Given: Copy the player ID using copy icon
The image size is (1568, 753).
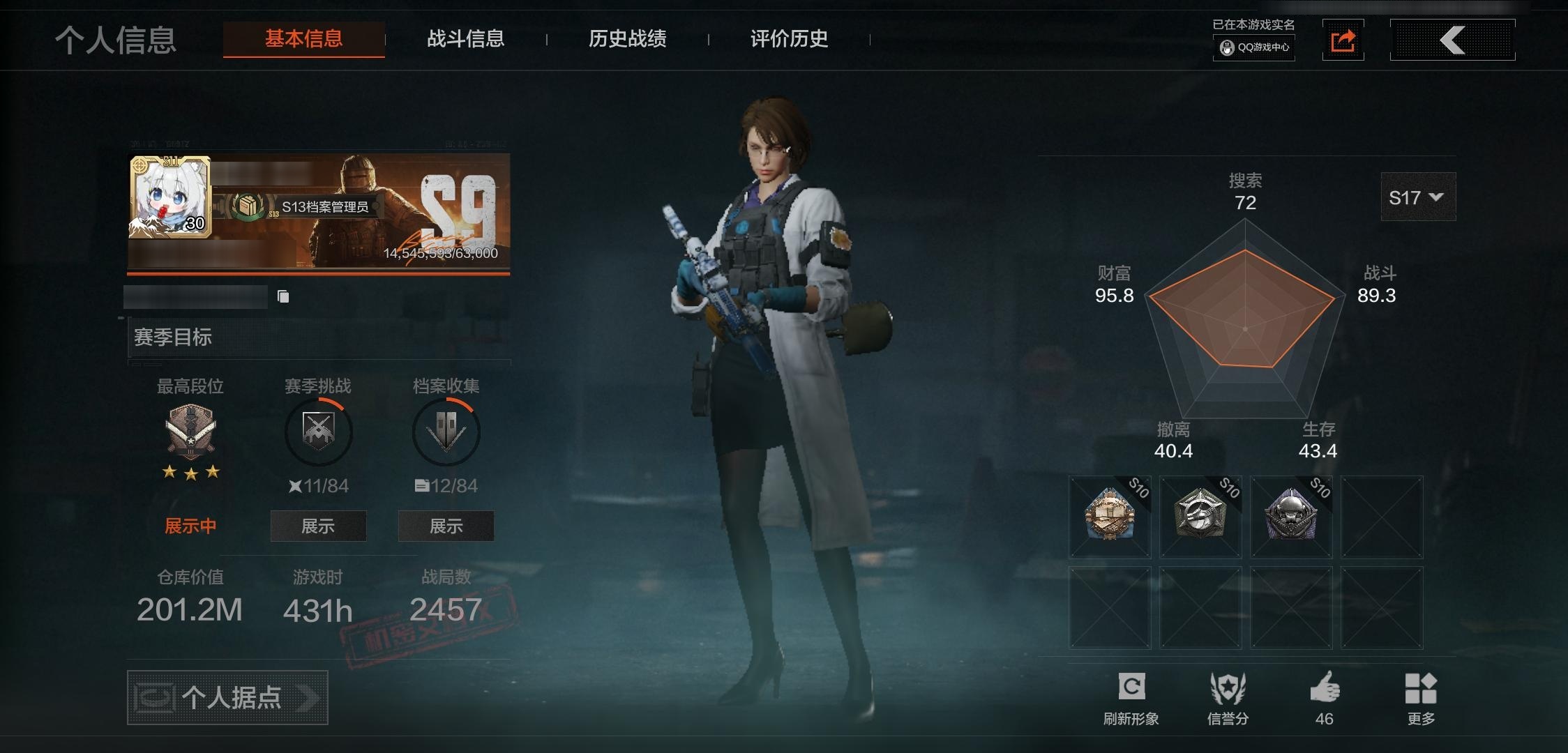Looking at the screenshot, I should (x=283, y=296).
